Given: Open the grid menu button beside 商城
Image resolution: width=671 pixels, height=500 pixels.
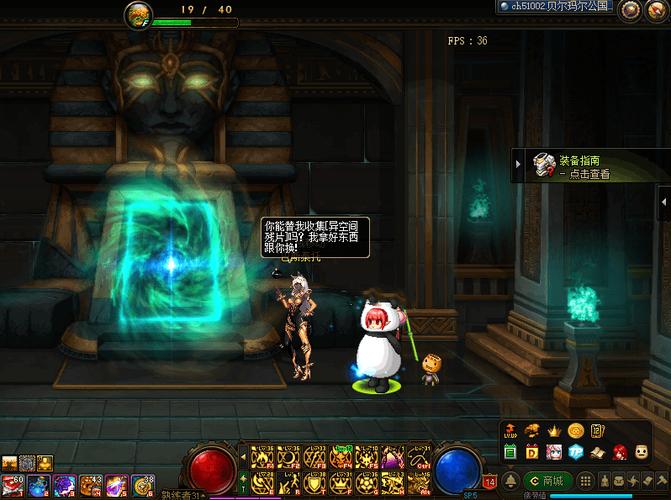Looking at the screenshot, I should point(587,481).
